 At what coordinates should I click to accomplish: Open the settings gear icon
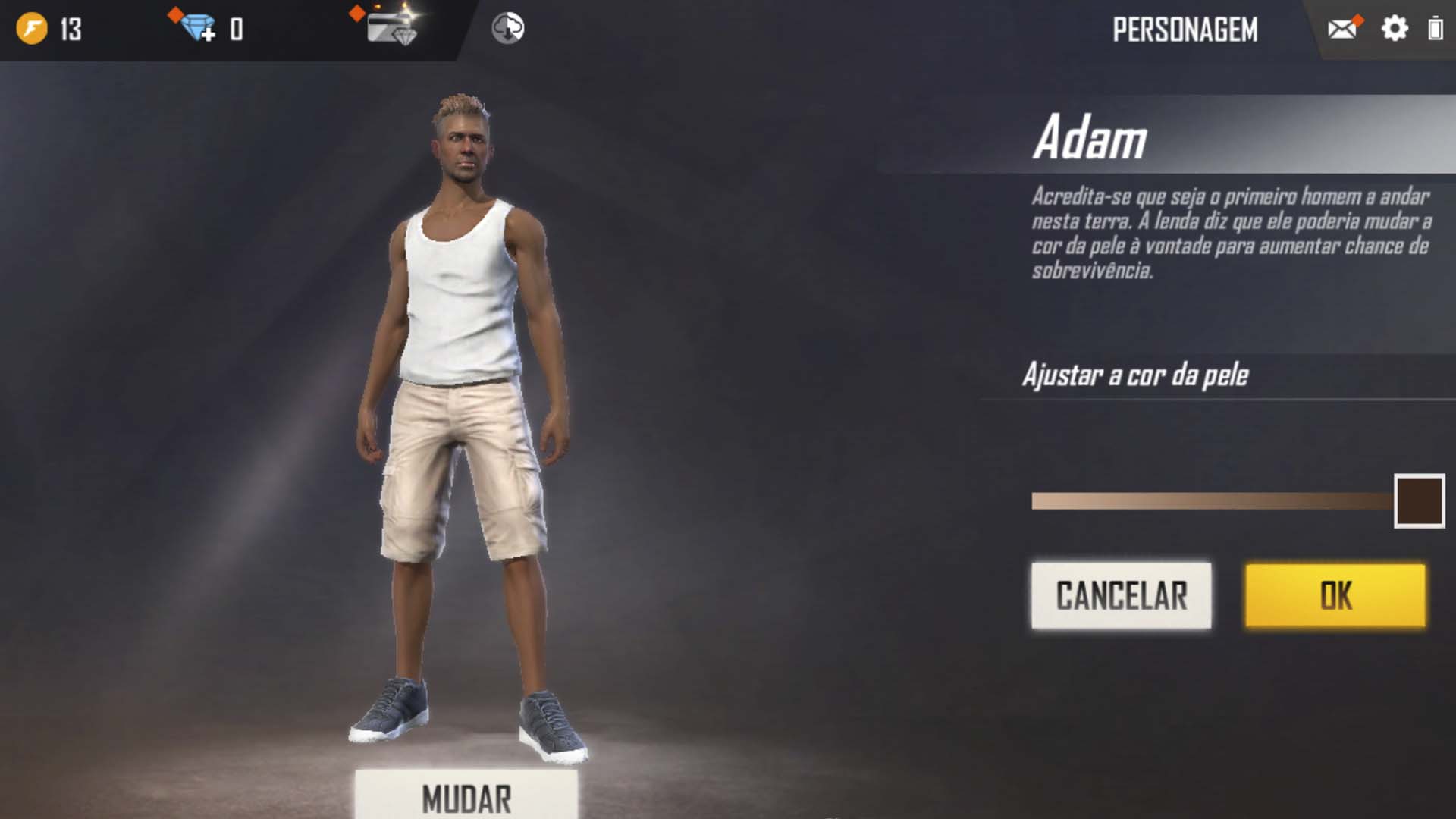pyautogui.click(x=1395, y=29)
